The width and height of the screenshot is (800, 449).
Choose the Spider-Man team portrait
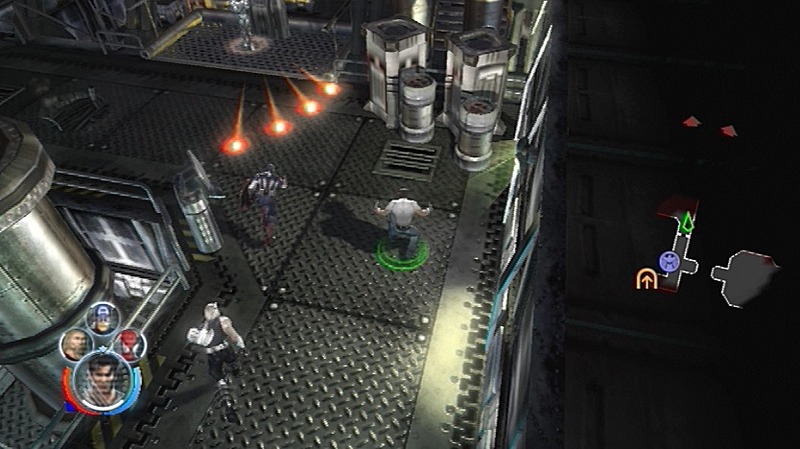[128, 344]
